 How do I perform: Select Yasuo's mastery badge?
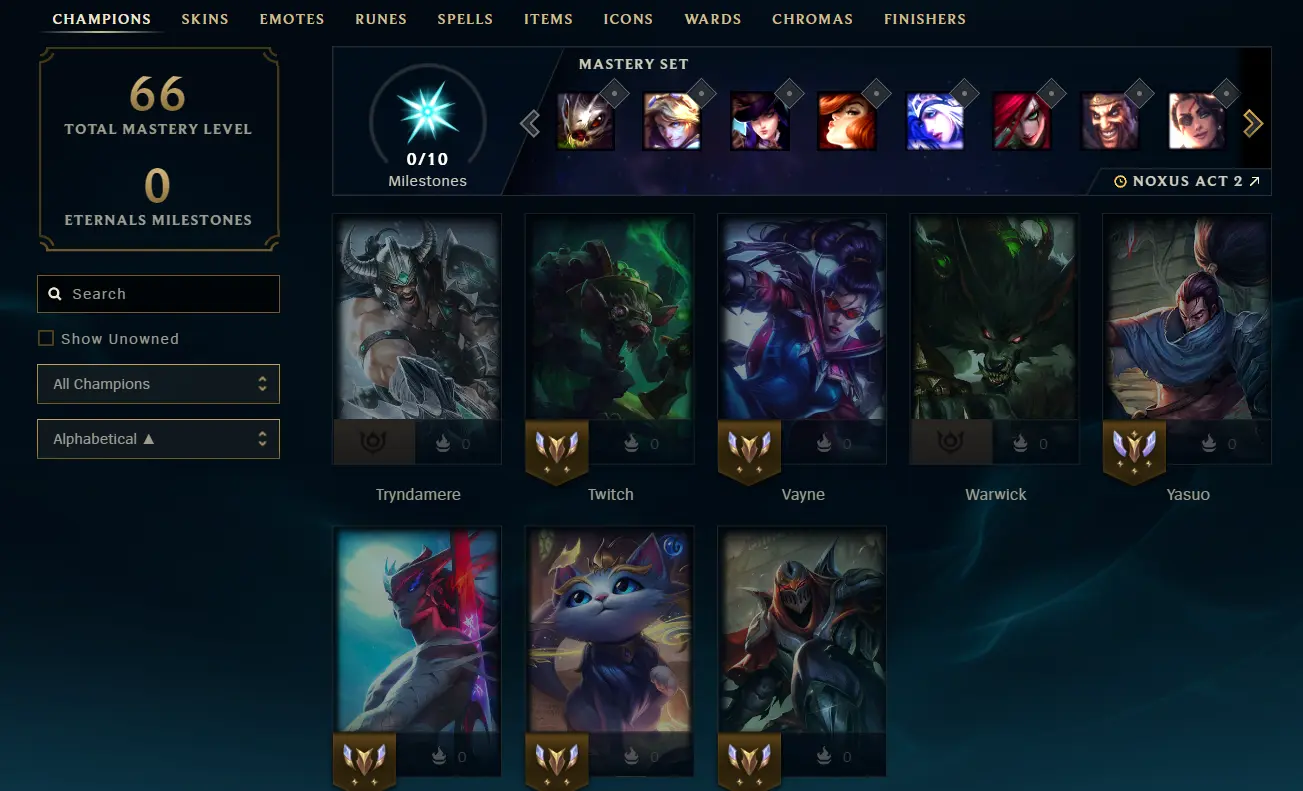pos(1133,452)
